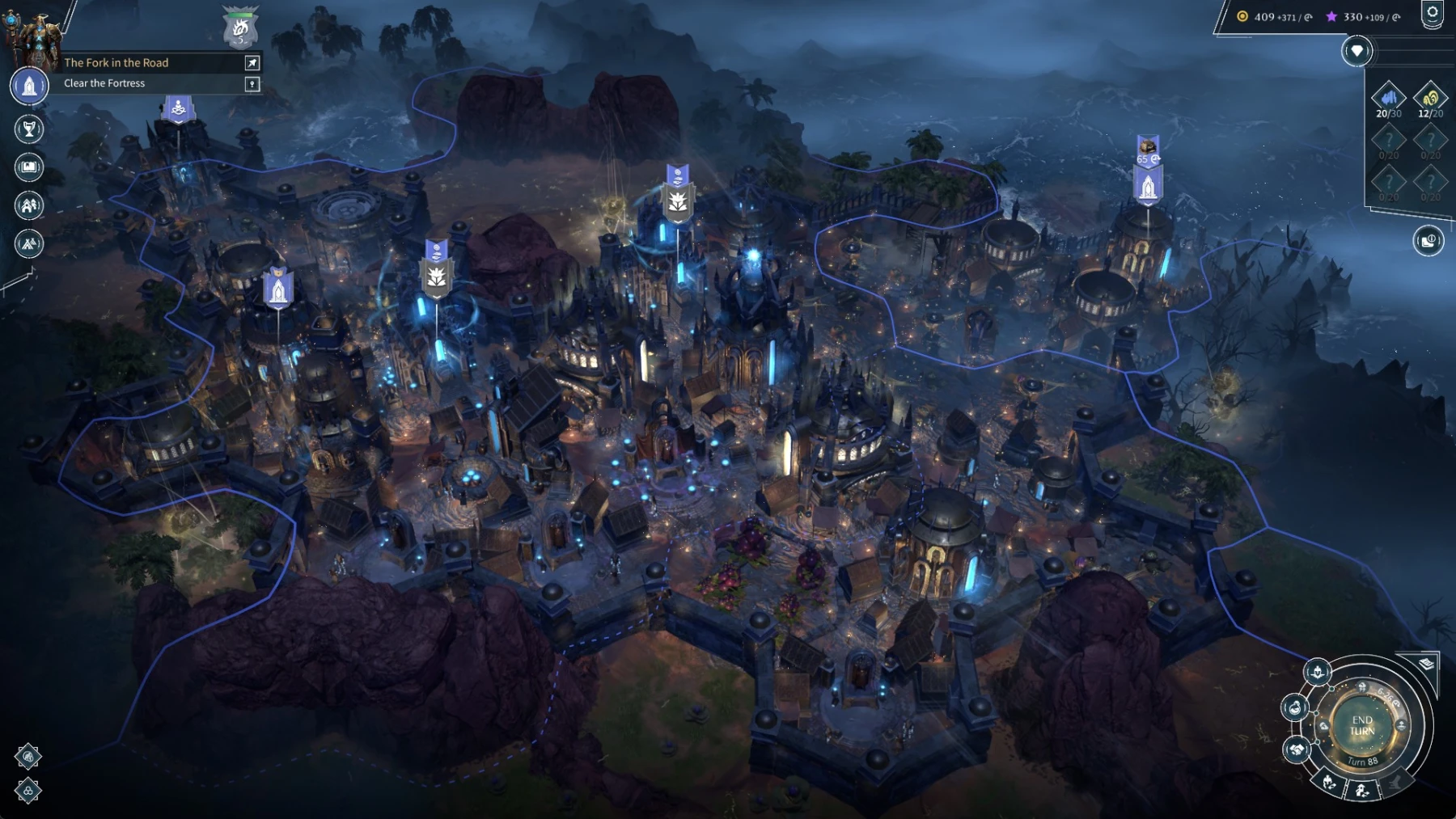The width and height of the screenshot is (1456, 819).
Task: Open the quest 'The Fork in the Road'
Action: 117,63
